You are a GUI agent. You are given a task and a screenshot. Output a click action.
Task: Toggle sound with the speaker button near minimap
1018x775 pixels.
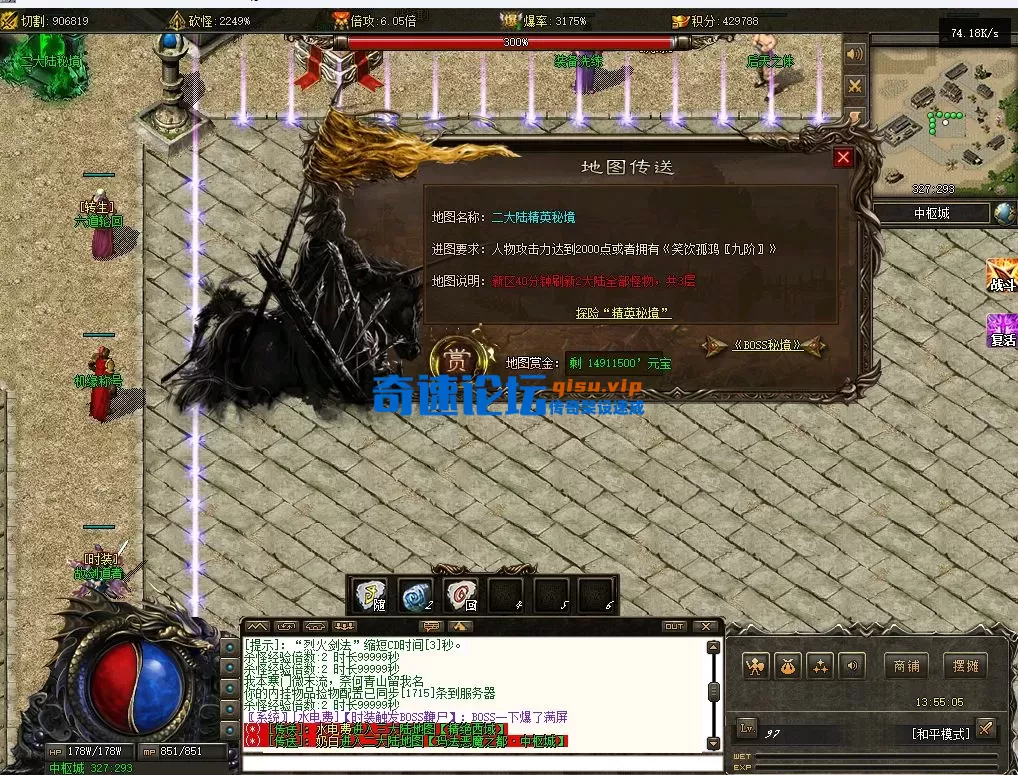855,54
